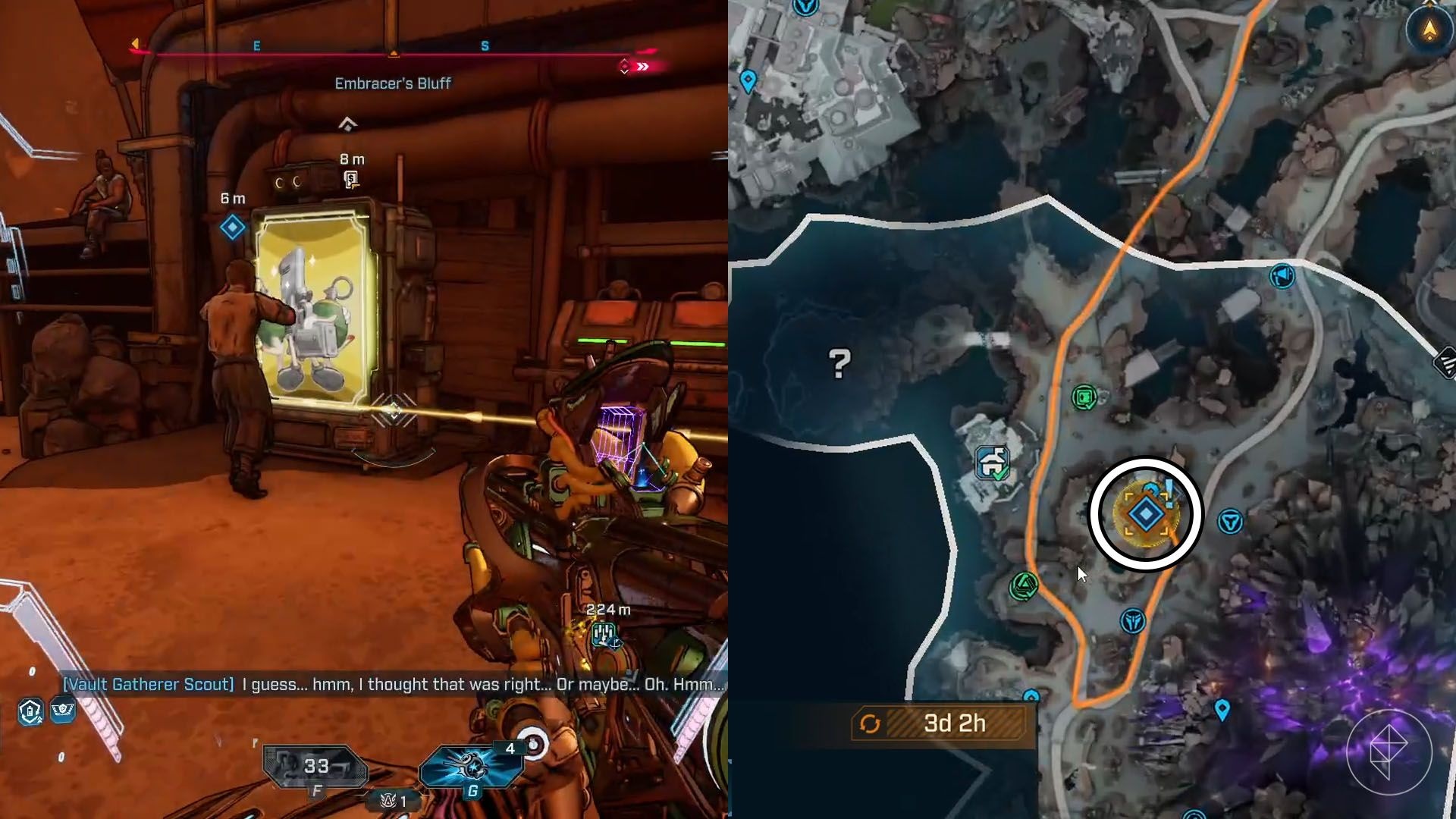
Task: Select the 8 m vending machine waypoint icon
Action: pyautogui.click(x=351, y=179)
